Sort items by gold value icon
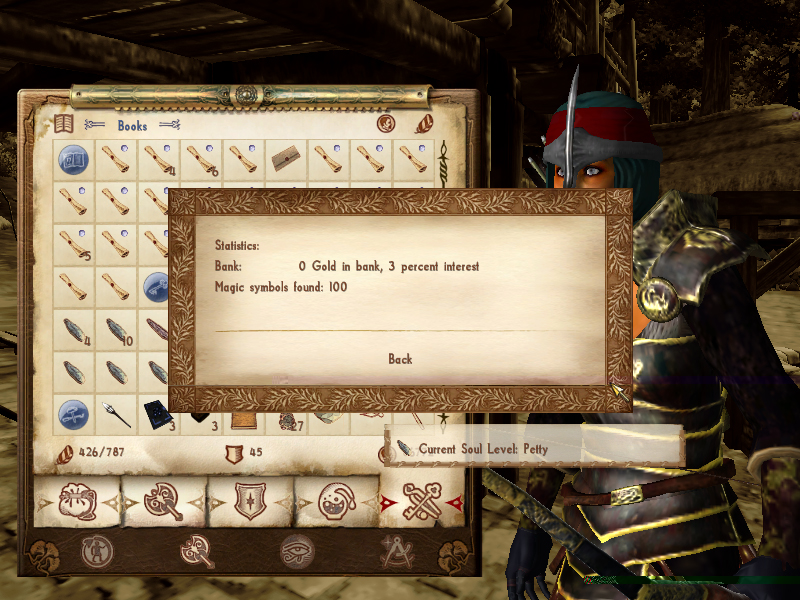Image resolution: width=800 pixels, height=600 pixels. [x=386, y=124]
